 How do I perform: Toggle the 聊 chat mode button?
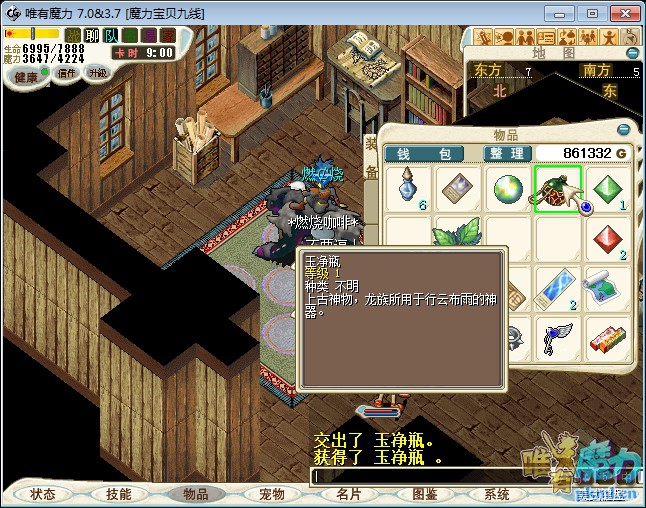[x=92, y=36]
